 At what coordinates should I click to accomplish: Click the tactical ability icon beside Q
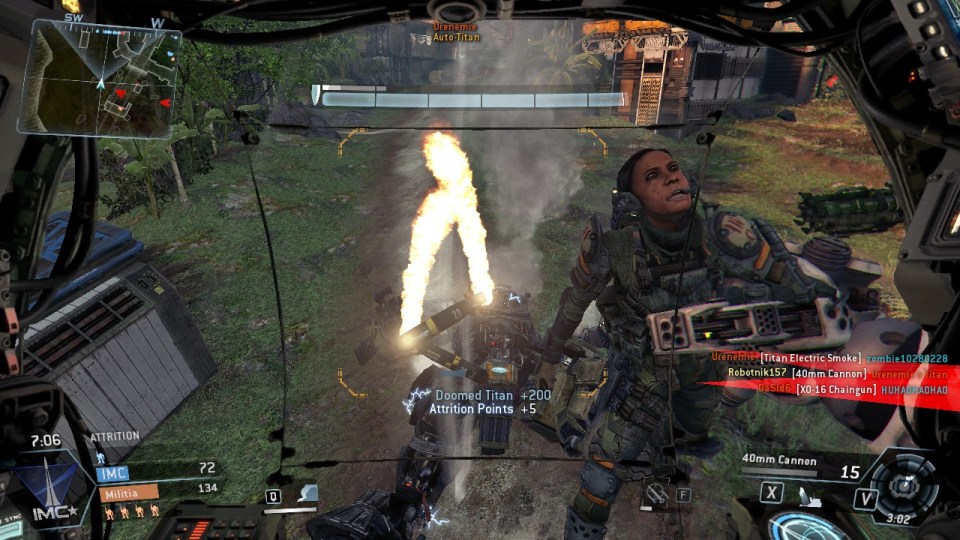[x=308, y=494]
